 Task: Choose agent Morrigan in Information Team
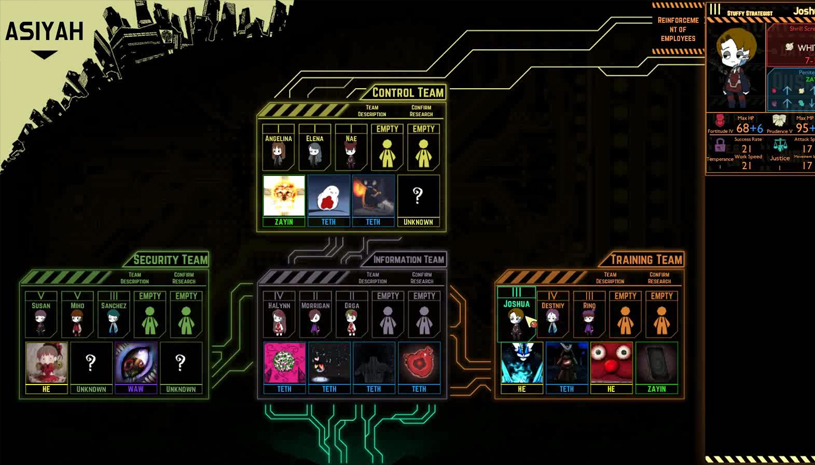[x=315, y=315]
